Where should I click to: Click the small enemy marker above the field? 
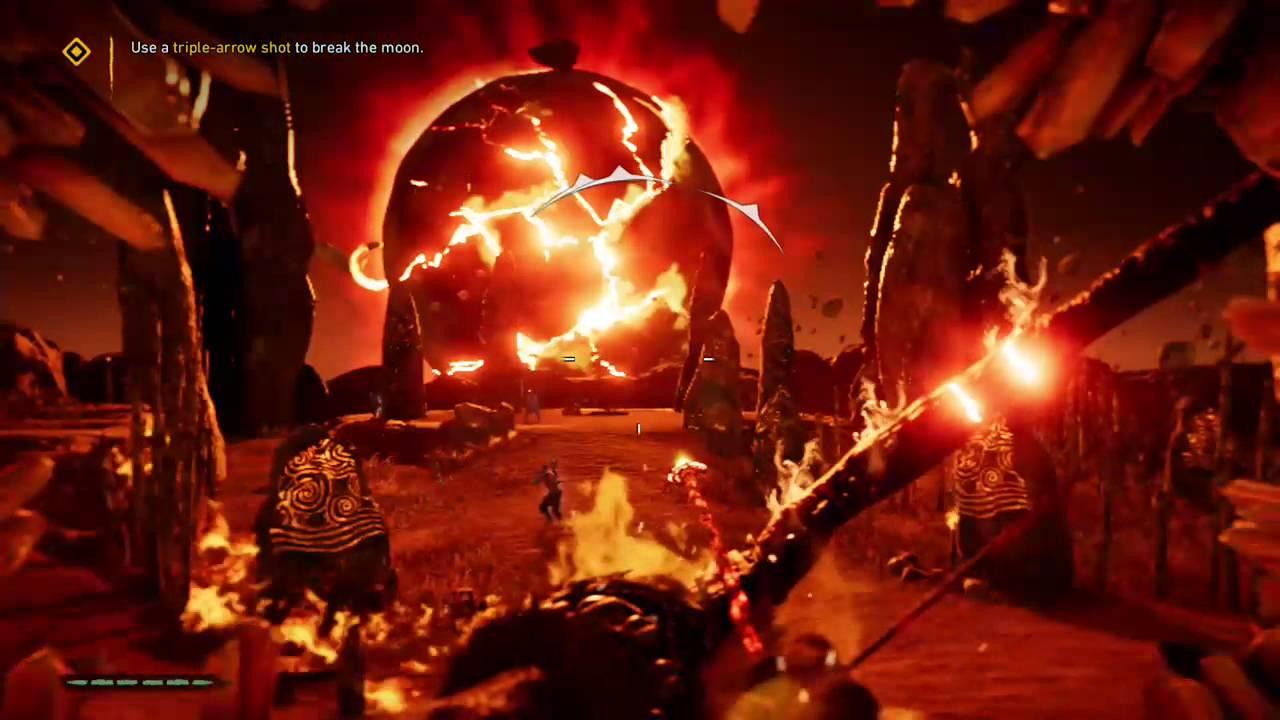pyautogui.click(x=569, y=358)
